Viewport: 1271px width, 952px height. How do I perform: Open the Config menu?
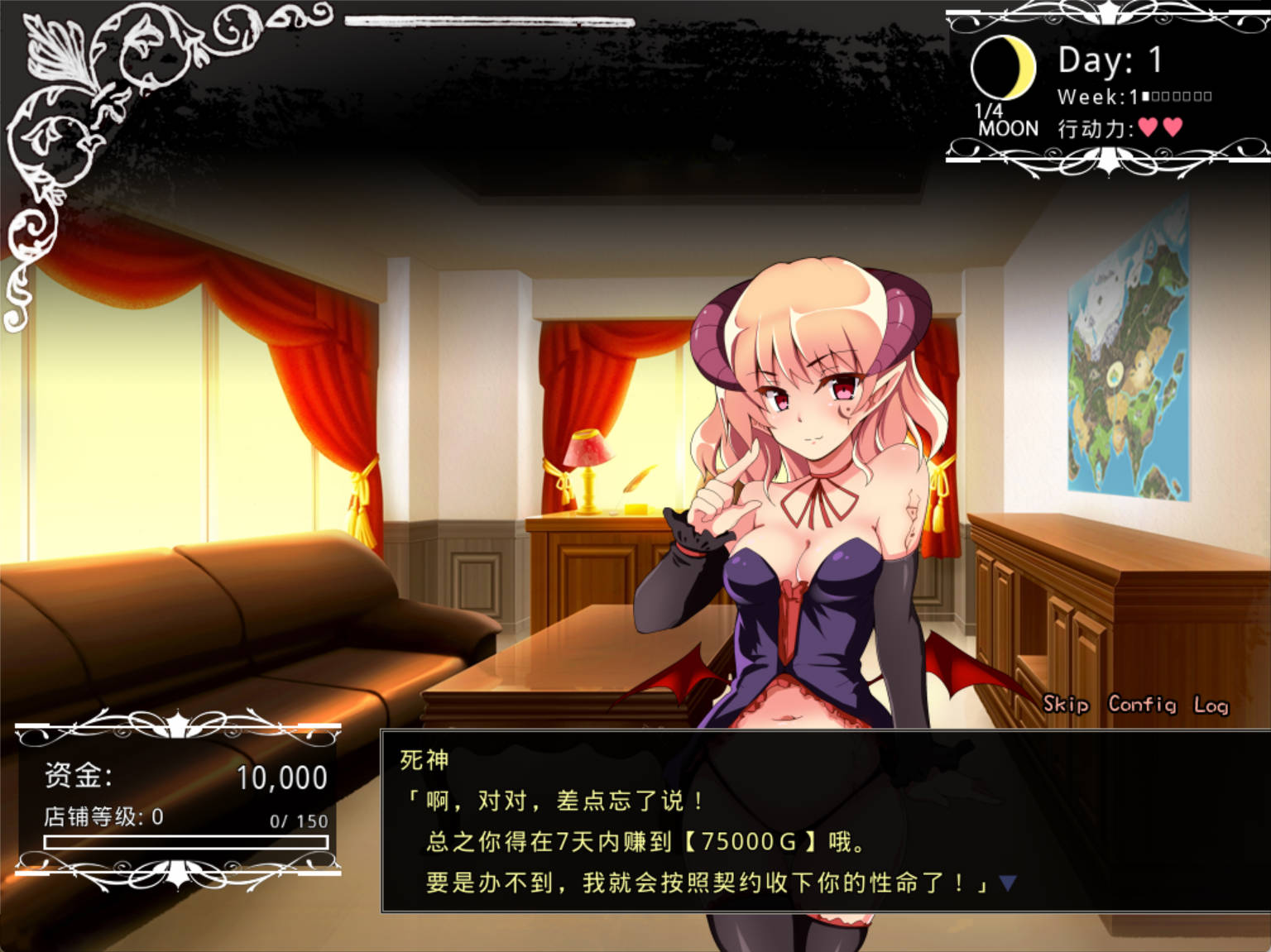click(x=1144, y=706)
